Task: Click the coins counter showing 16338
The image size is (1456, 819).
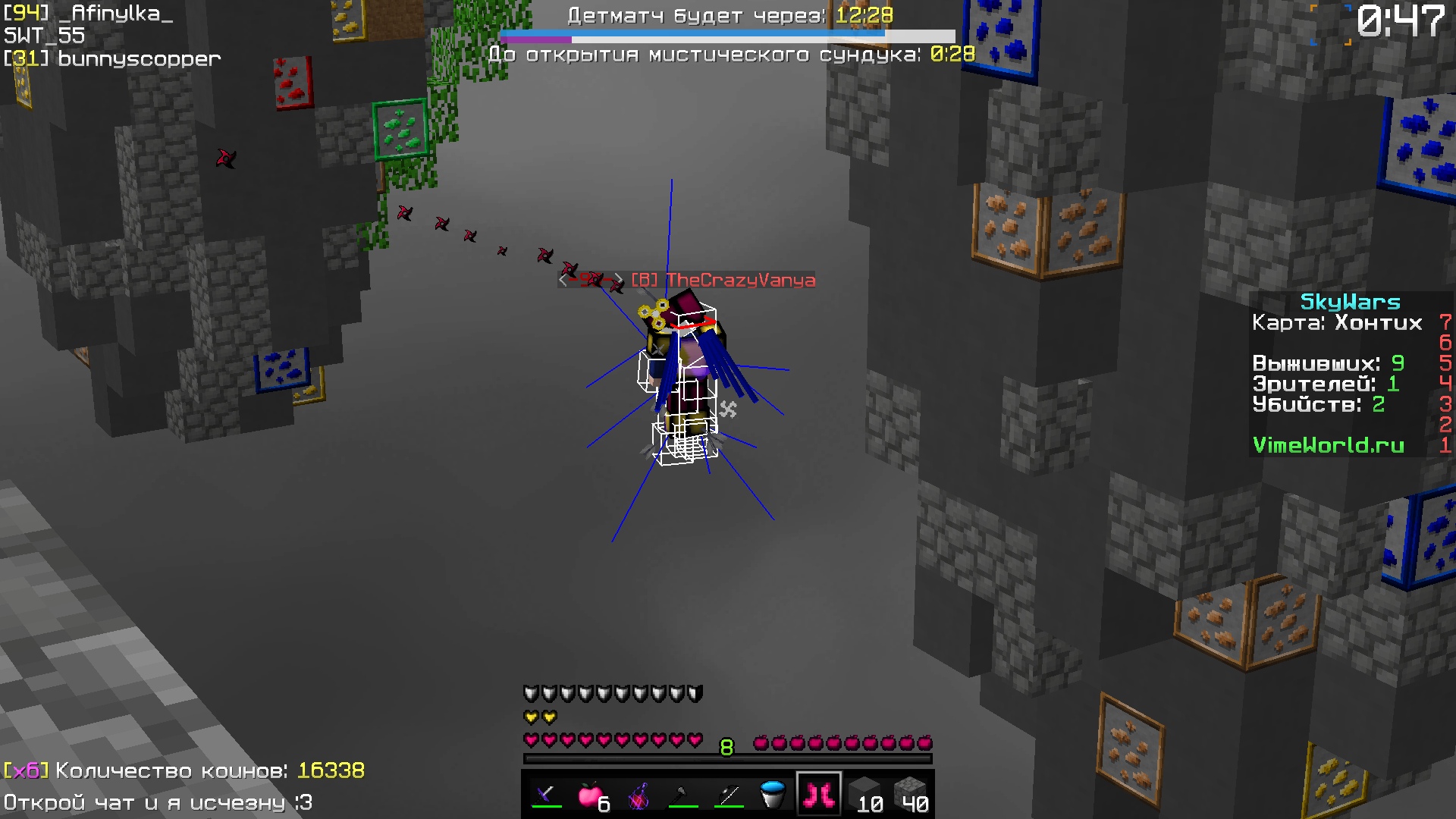Action: point(332,770)
